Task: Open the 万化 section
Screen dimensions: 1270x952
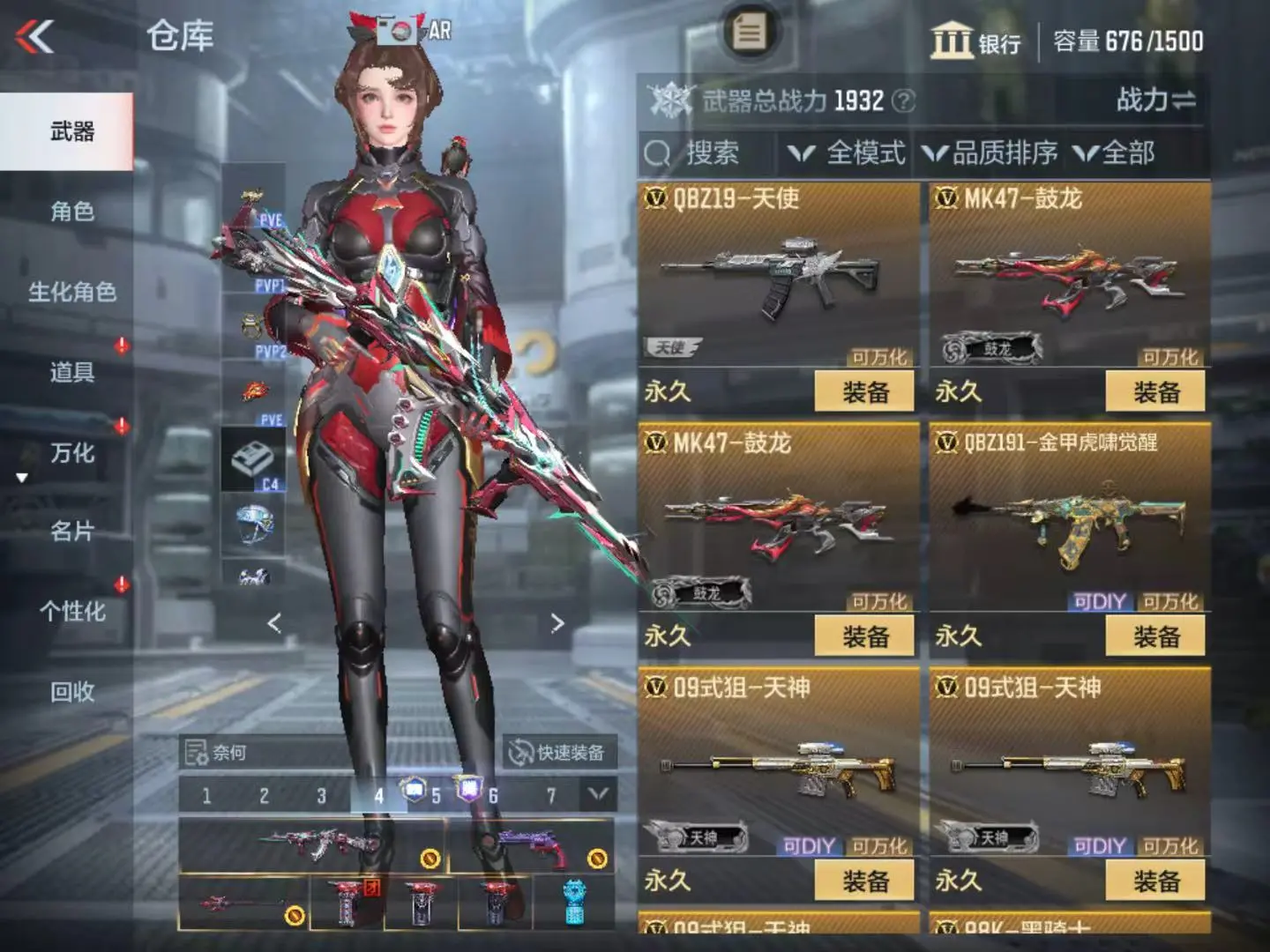Action: click(x=71, y=453)
